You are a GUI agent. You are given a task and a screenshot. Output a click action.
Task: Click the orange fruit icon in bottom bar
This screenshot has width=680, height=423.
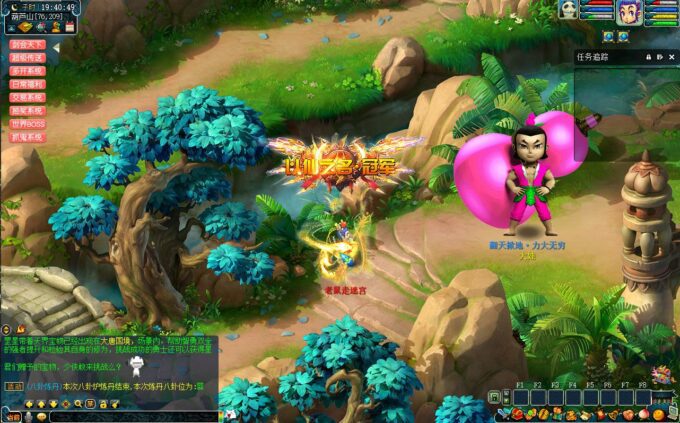click(659, 413)
